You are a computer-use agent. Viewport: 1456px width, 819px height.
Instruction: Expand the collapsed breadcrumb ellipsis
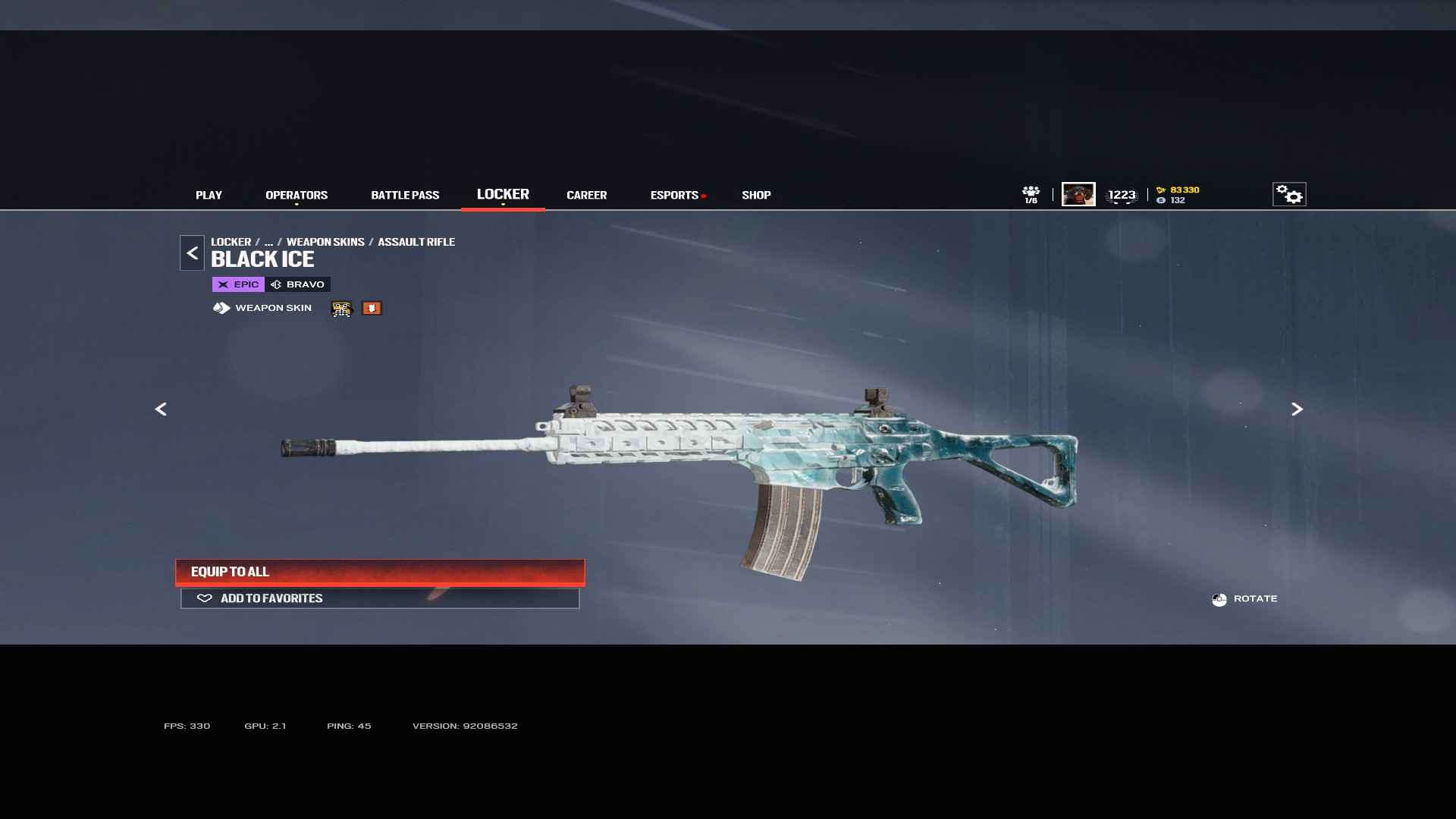click(268, 242)
